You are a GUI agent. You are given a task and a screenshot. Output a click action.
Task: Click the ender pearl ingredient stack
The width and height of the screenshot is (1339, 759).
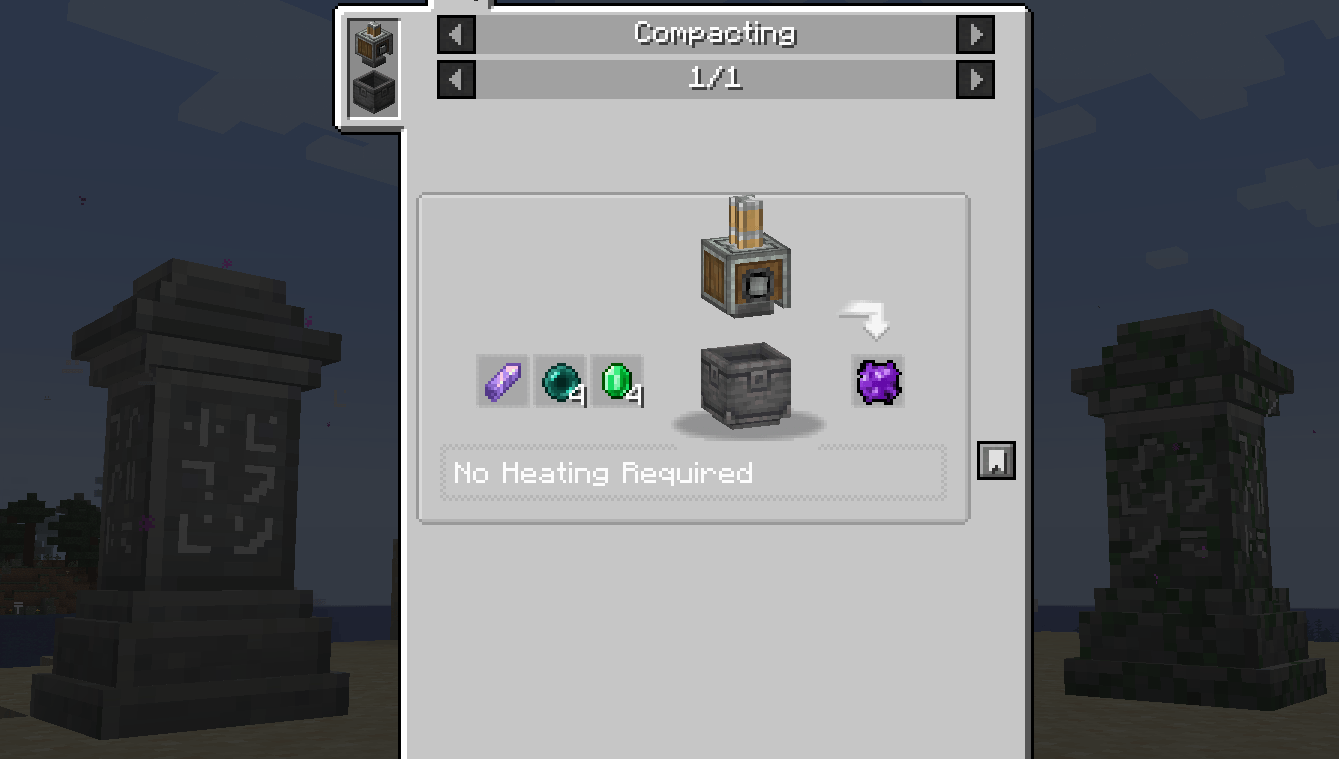(x=559, y=381)
